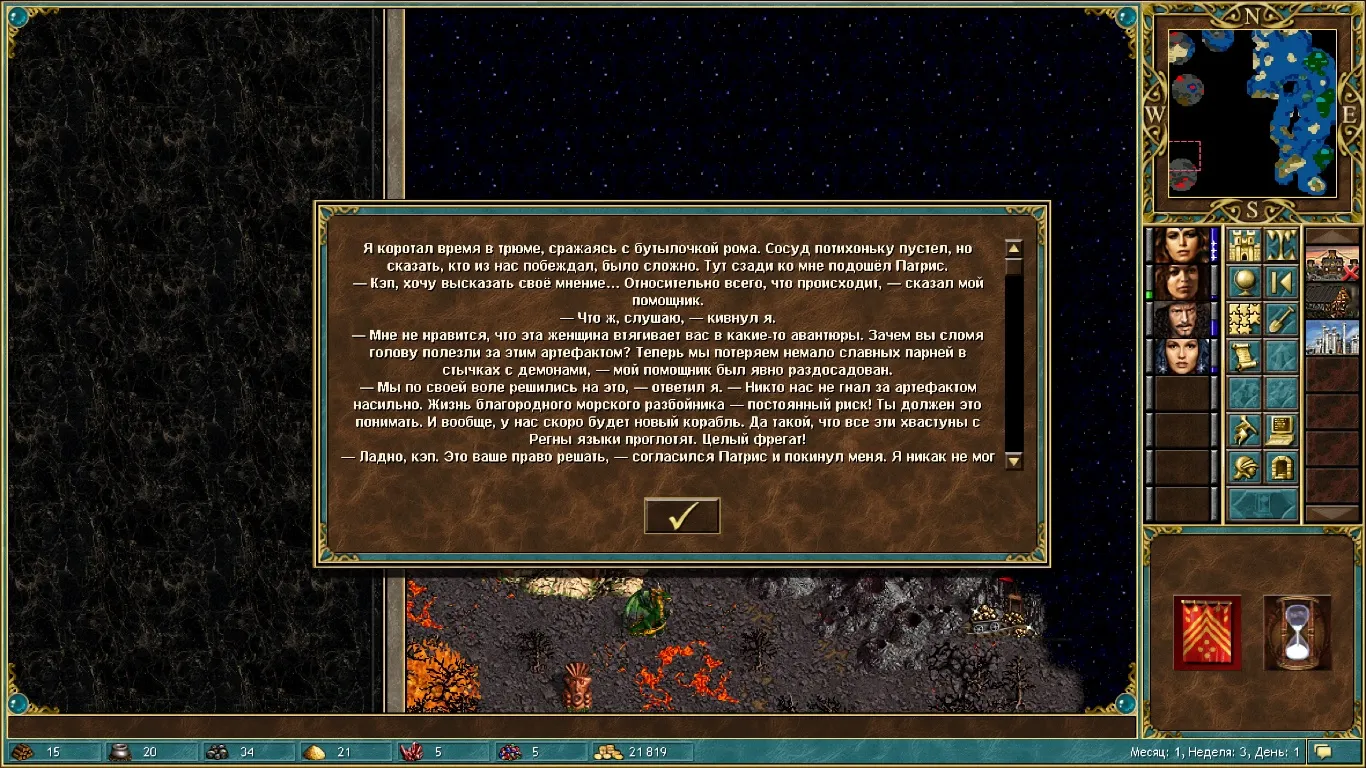Click the text scrollbar down arrow

point(1013,460)
